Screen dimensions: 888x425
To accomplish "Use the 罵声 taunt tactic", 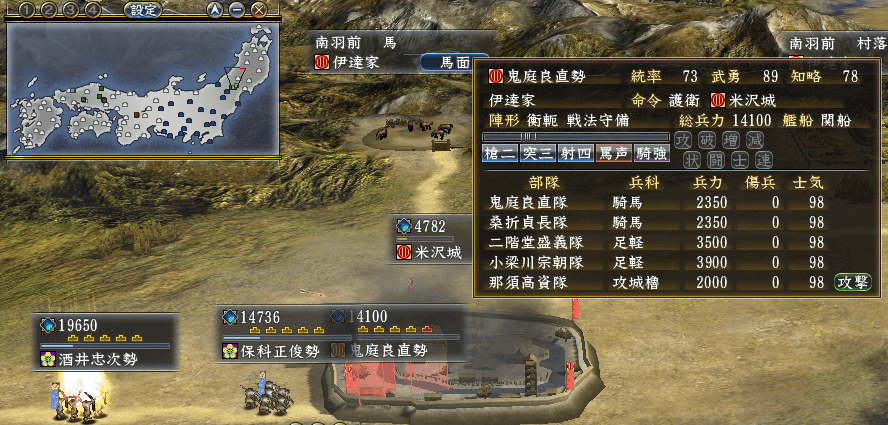I will point(614,153).
